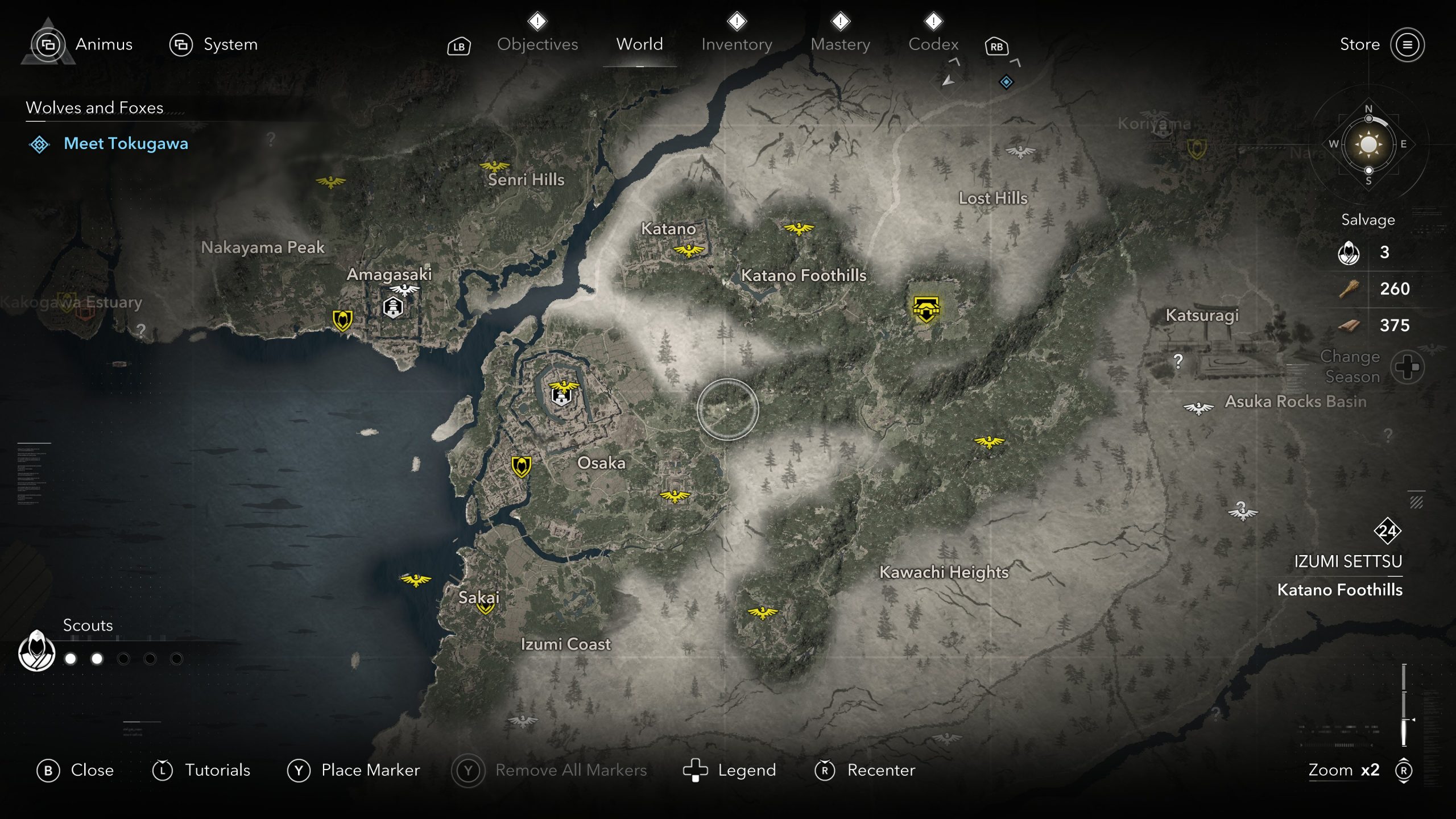Select the Scouts hooded icon
This screenshot has width=1456, height=819.
pos(37,652)
